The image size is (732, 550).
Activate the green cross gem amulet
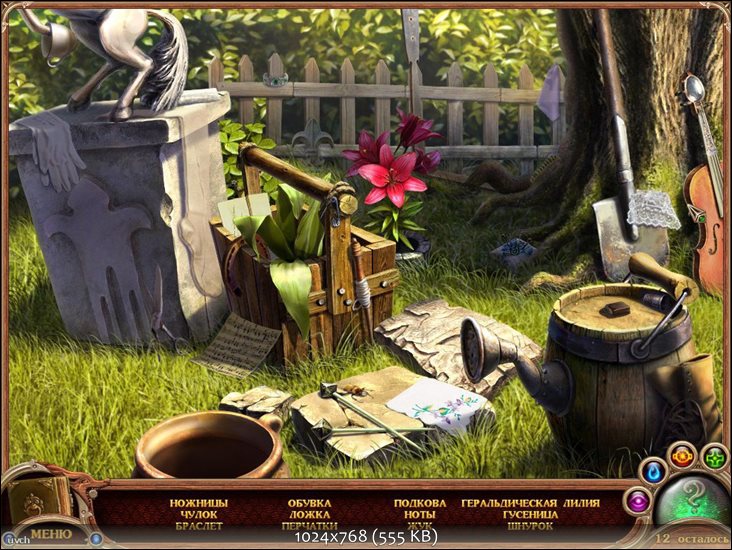(x=713, y=459)
